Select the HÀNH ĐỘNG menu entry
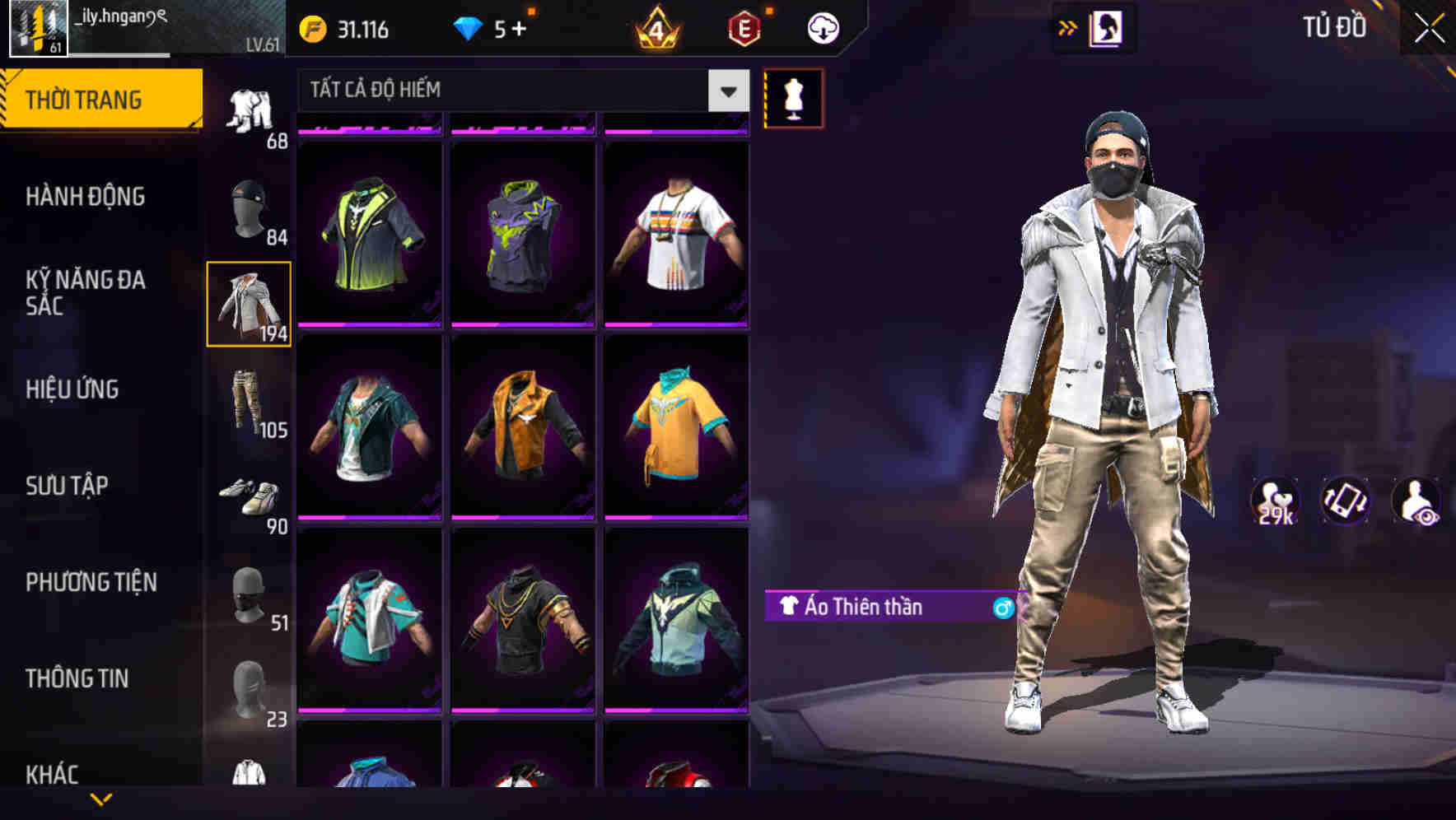The height and width of the screenshot is (820, 1456). pos(85,196)
